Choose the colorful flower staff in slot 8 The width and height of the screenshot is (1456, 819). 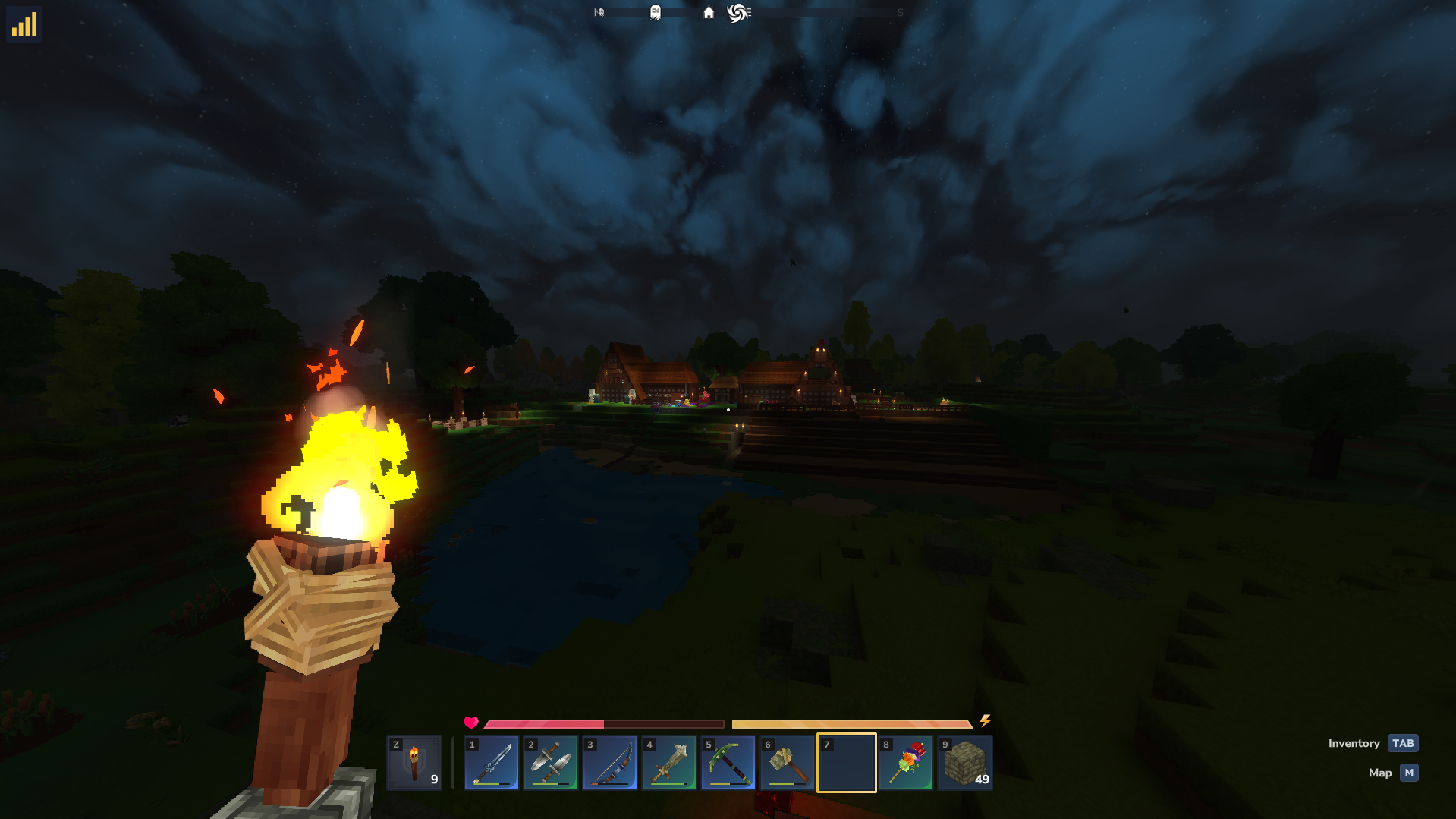click(x=906, y=763)
